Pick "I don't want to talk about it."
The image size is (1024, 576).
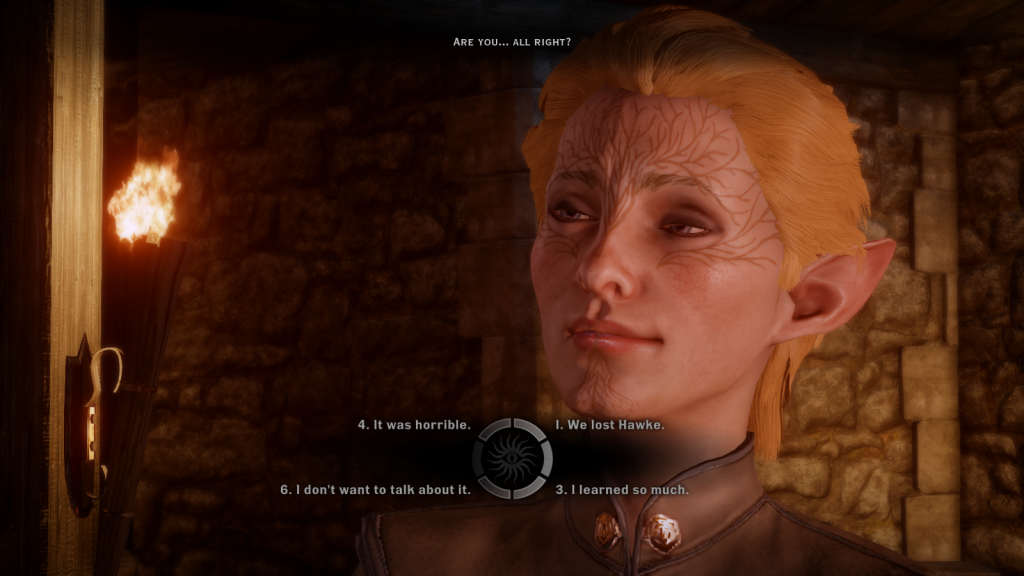coord(375,490)
